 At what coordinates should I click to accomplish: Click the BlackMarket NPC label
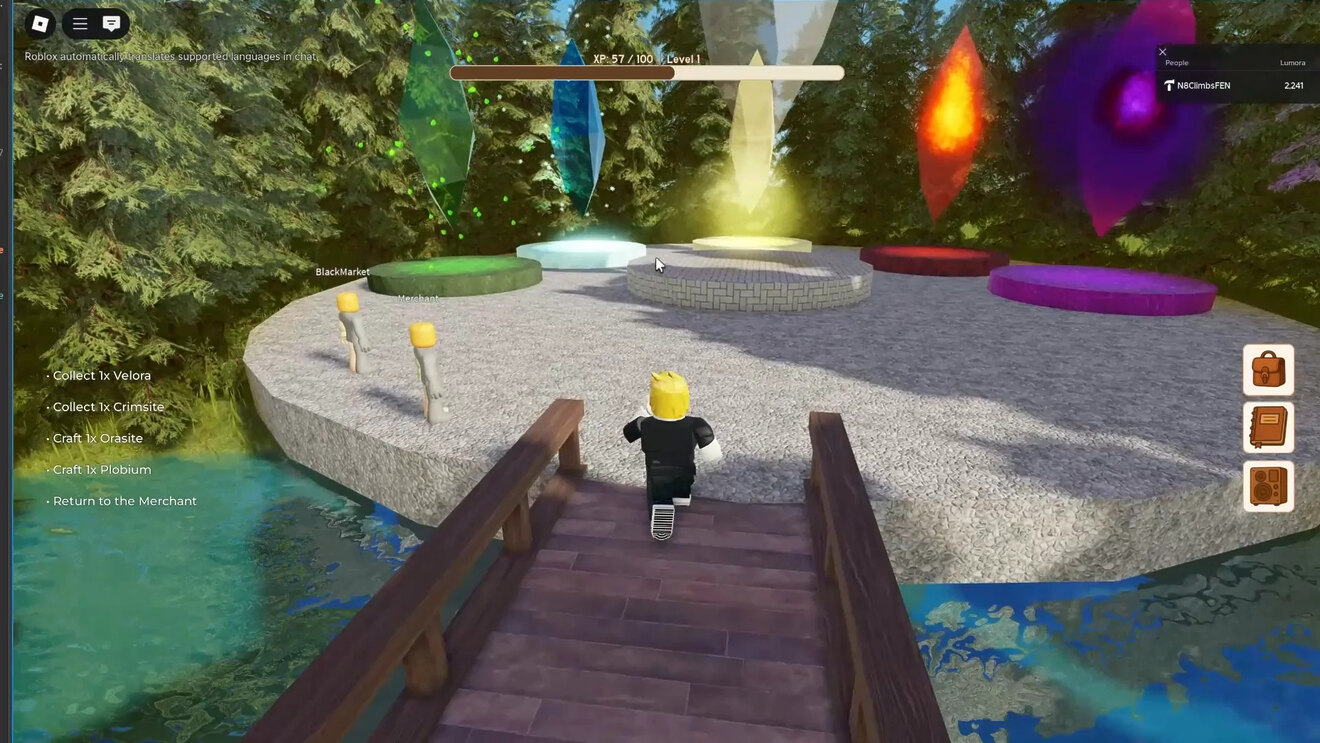click(x=343, y=271)
